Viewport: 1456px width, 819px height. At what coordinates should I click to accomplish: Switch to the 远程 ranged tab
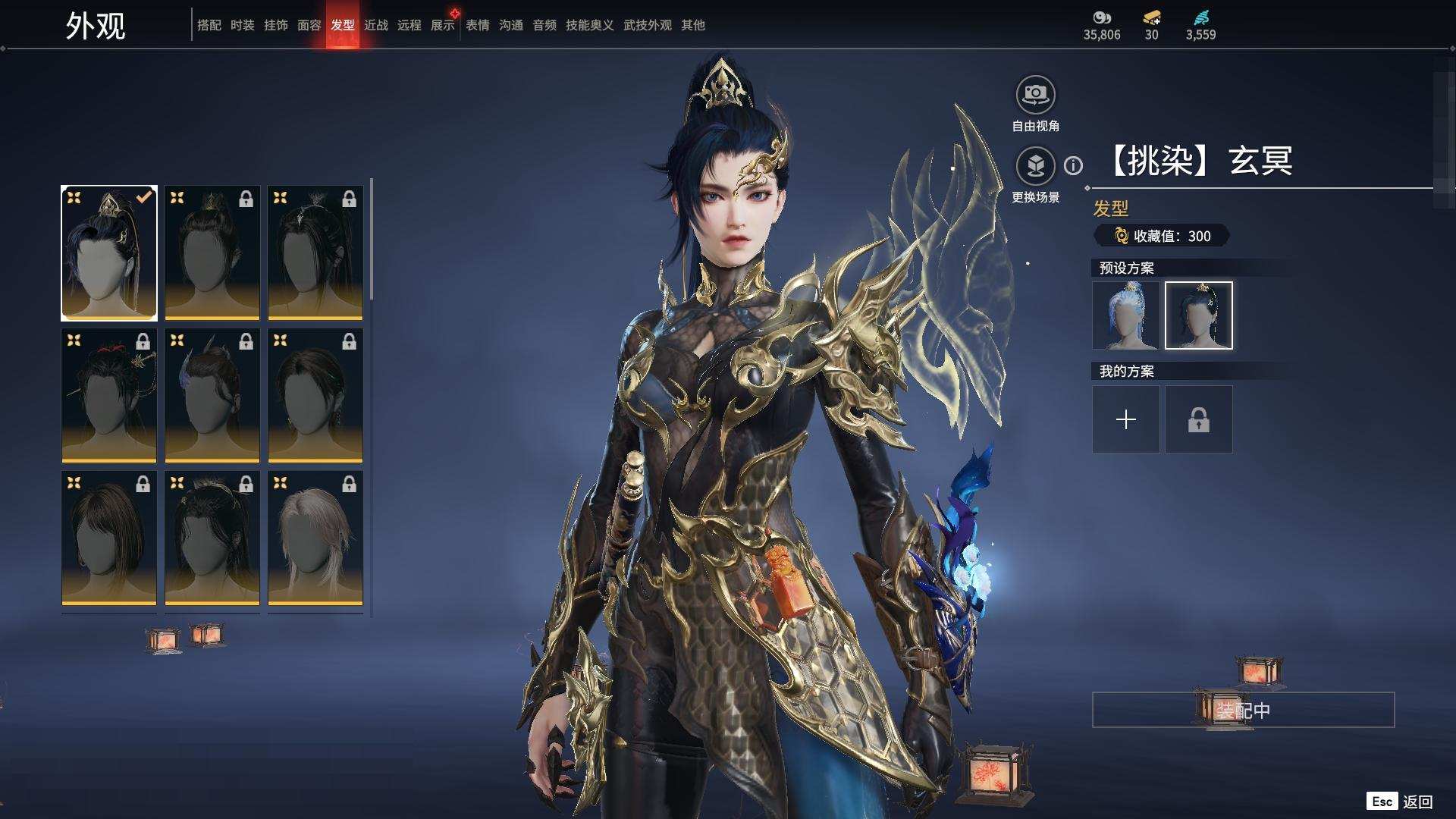(409, 25)
